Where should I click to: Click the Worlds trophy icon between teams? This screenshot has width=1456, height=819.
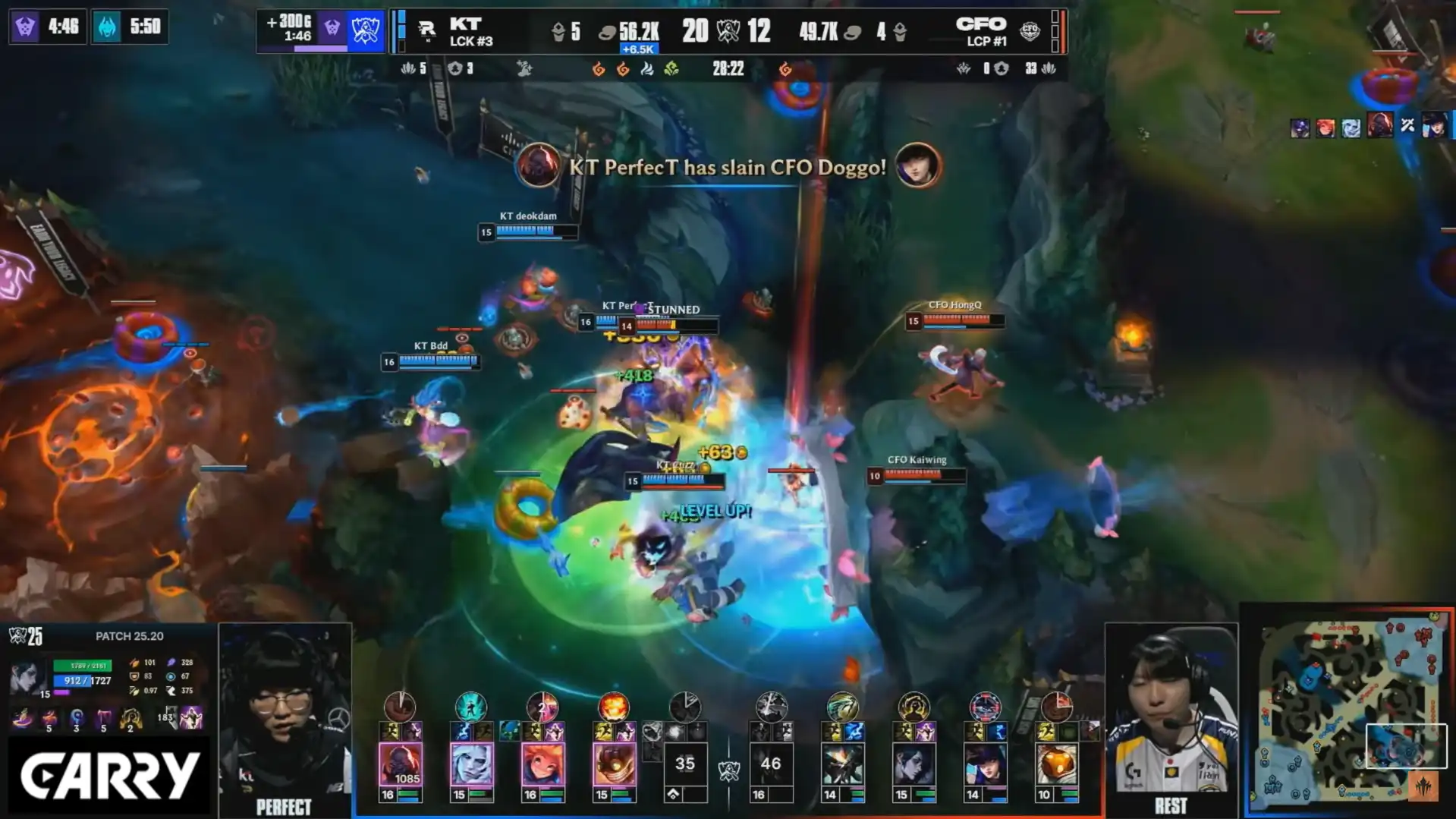pos(728,31)
